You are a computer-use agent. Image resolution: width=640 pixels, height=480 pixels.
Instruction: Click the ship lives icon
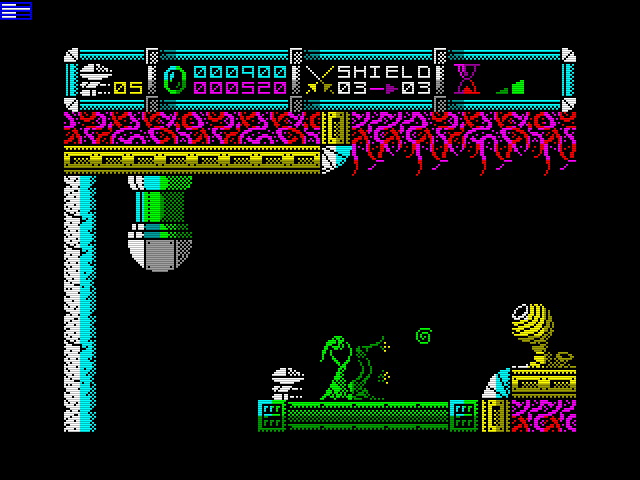[95, 79]
